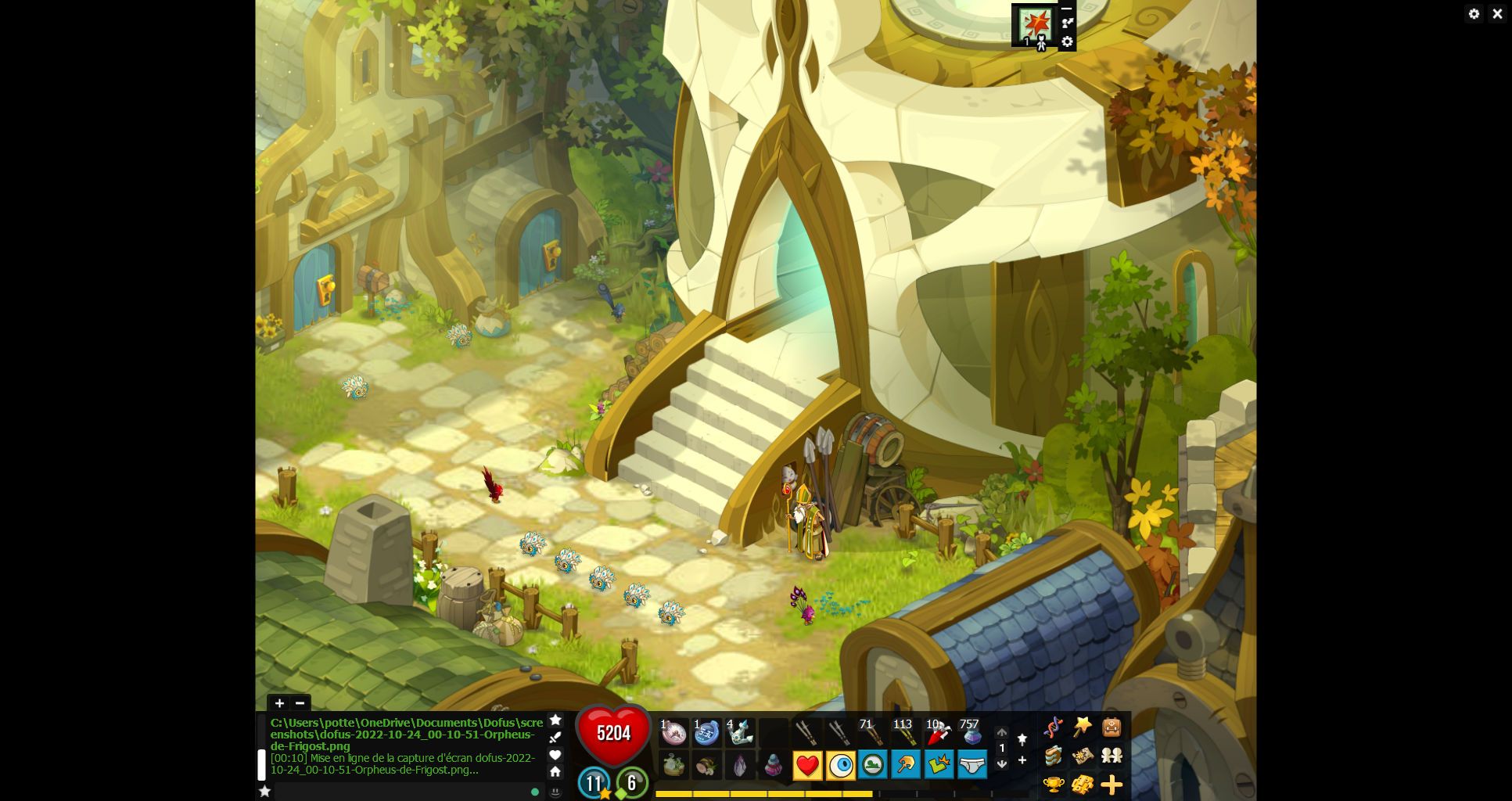Click the white underpants shortcut slot
1512x801 pixels.
[x=971, y=765]
